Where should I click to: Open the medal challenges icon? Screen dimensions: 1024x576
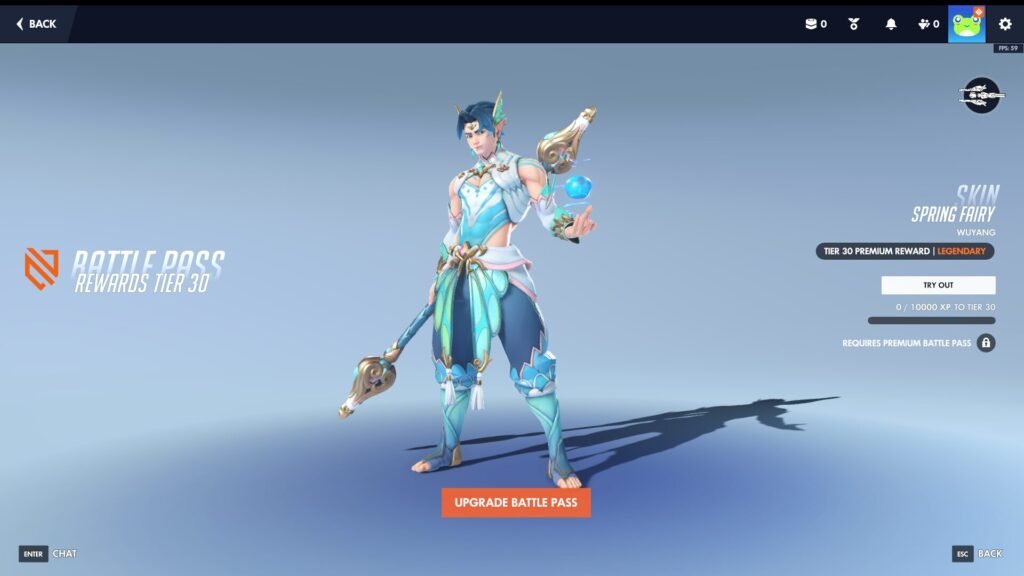pyautogui.click(x=854, y=24)
